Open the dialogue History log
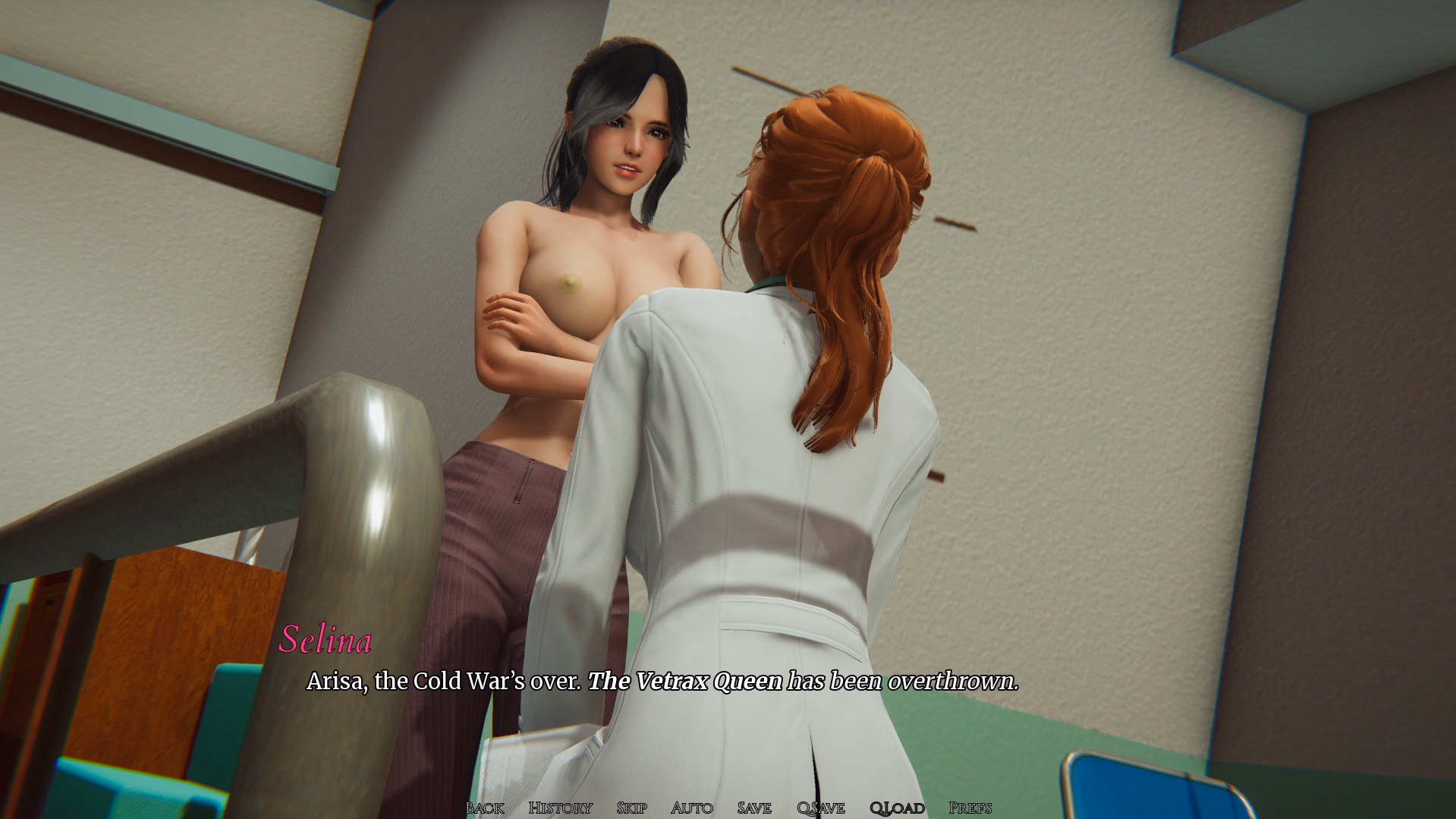The image size is (1456, 819). click(x=560, y=808)
